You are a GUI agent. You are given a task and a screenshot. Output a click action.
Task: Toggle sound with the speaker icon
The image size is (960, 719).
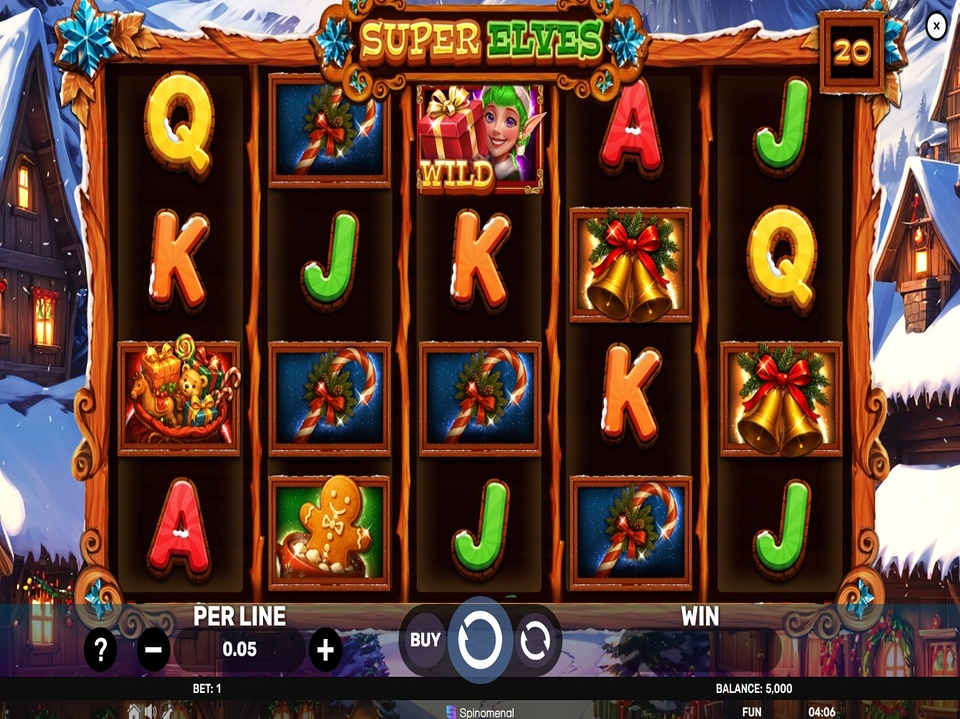point(151,711)
